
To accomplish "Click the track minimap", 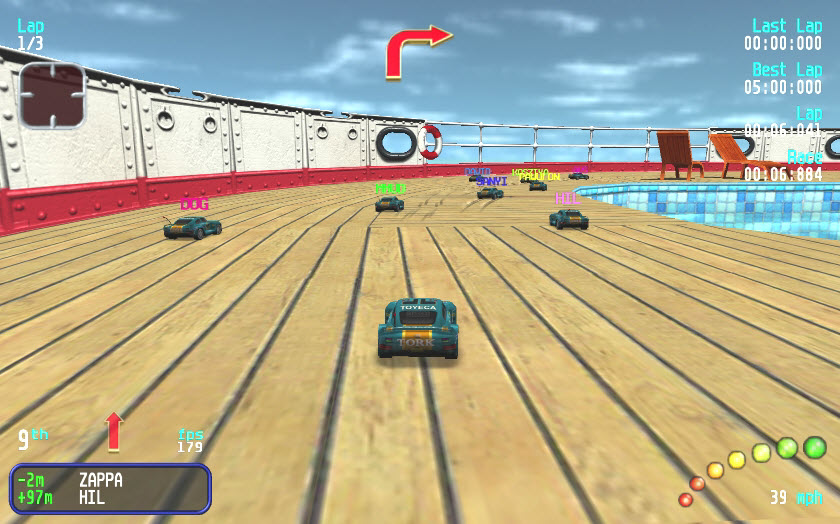I will pyautogui.click(x=52, y=95).
